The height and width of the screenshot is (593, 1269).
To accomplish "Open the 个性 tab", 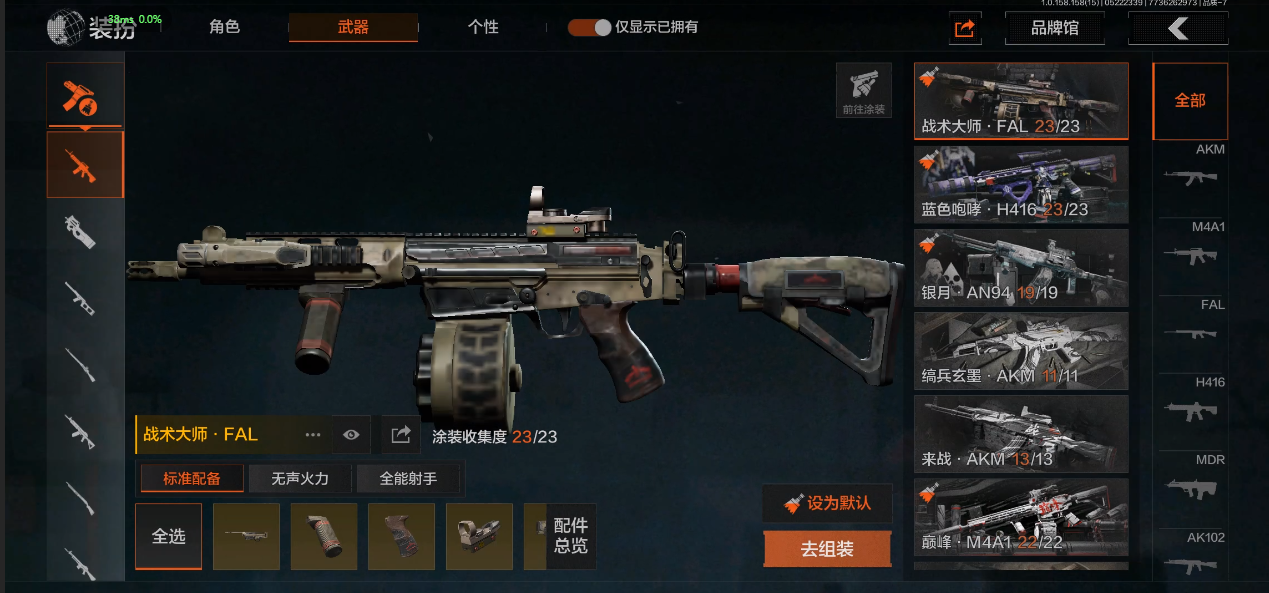I will pyautogui.click(x=483, y=27).
